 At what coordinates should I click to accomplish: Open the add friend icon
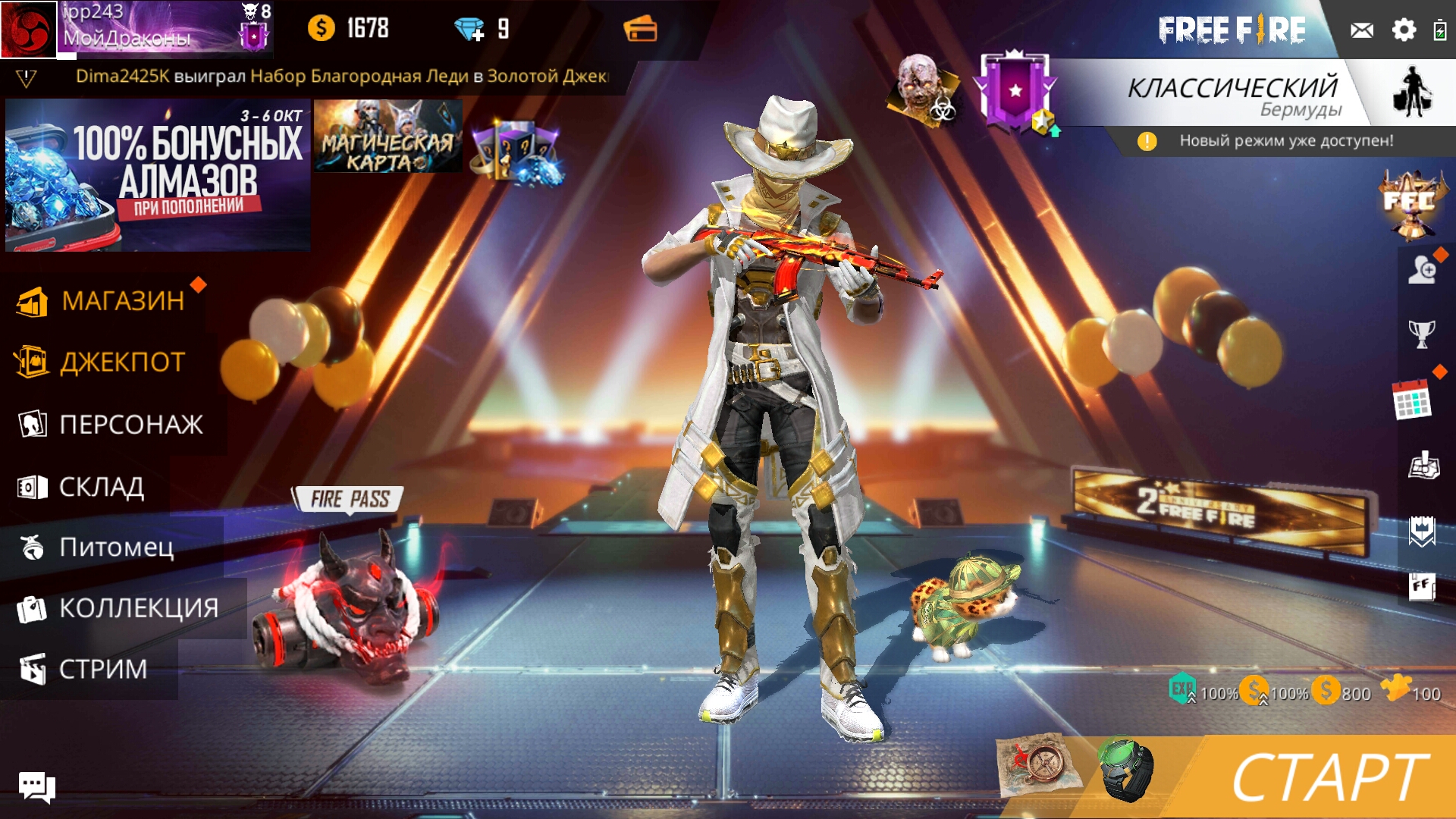tap(1422, 270)
